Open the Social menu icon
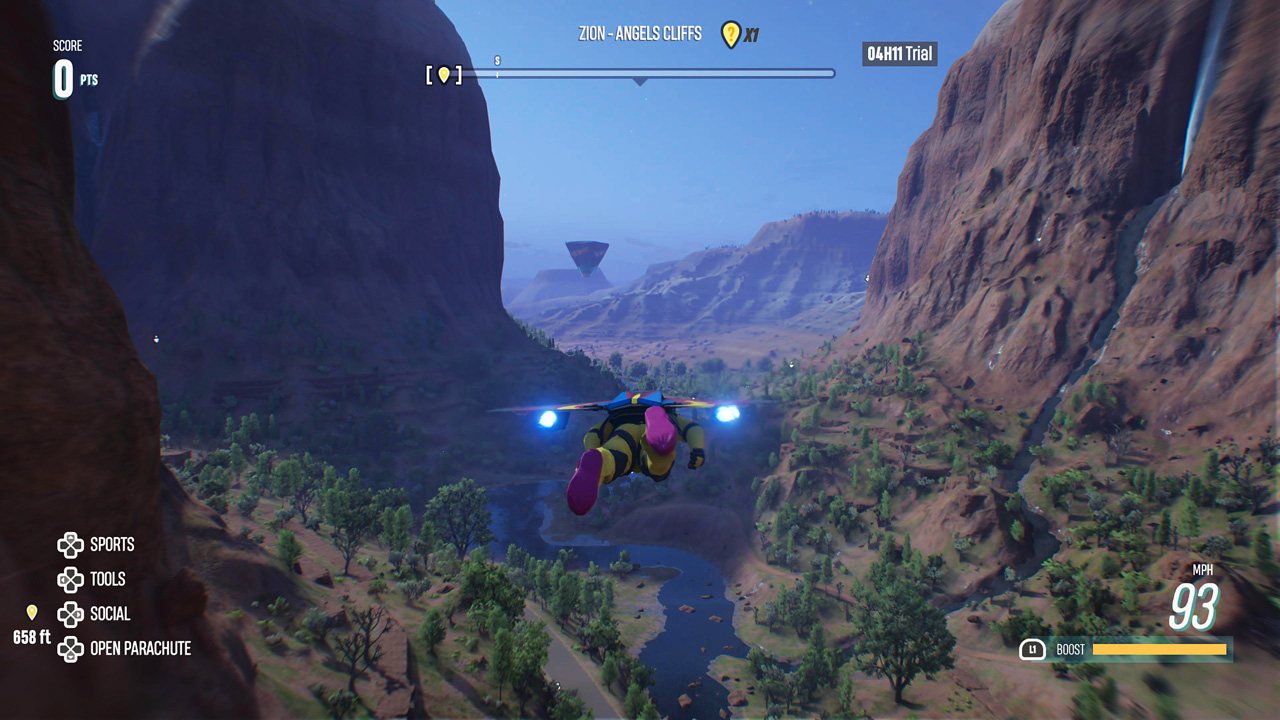The height and width of the screenshot is (720, 1280). 70,614
